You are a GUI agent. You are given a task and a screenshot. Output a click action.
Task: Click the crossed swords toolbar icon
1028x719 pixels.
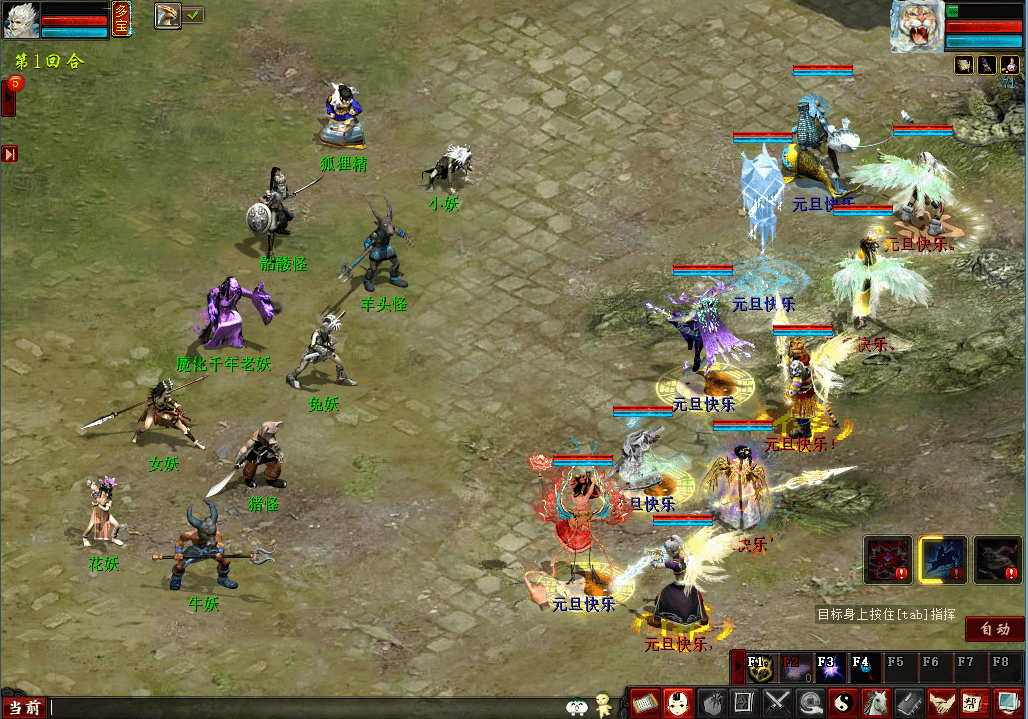(x=777, y=703)
